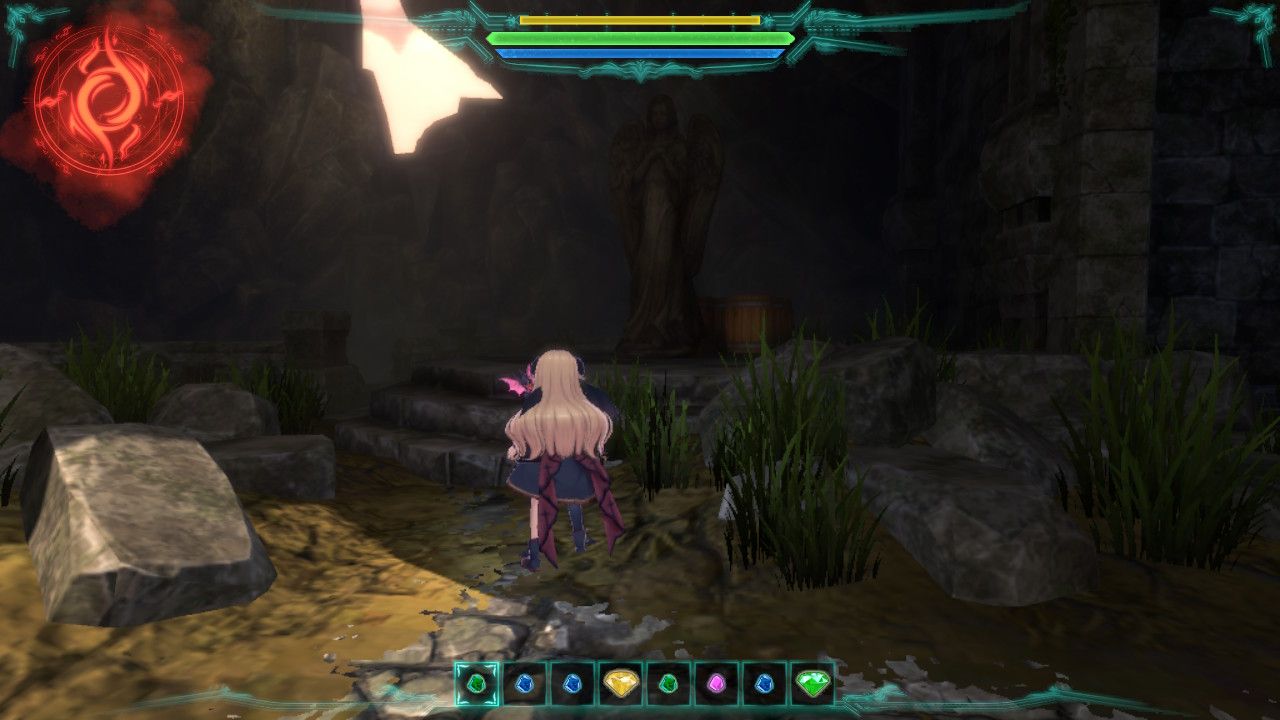1280x720 pixels.
Task: Click the highlighted small green gem slot
Action: pos(477,684)
